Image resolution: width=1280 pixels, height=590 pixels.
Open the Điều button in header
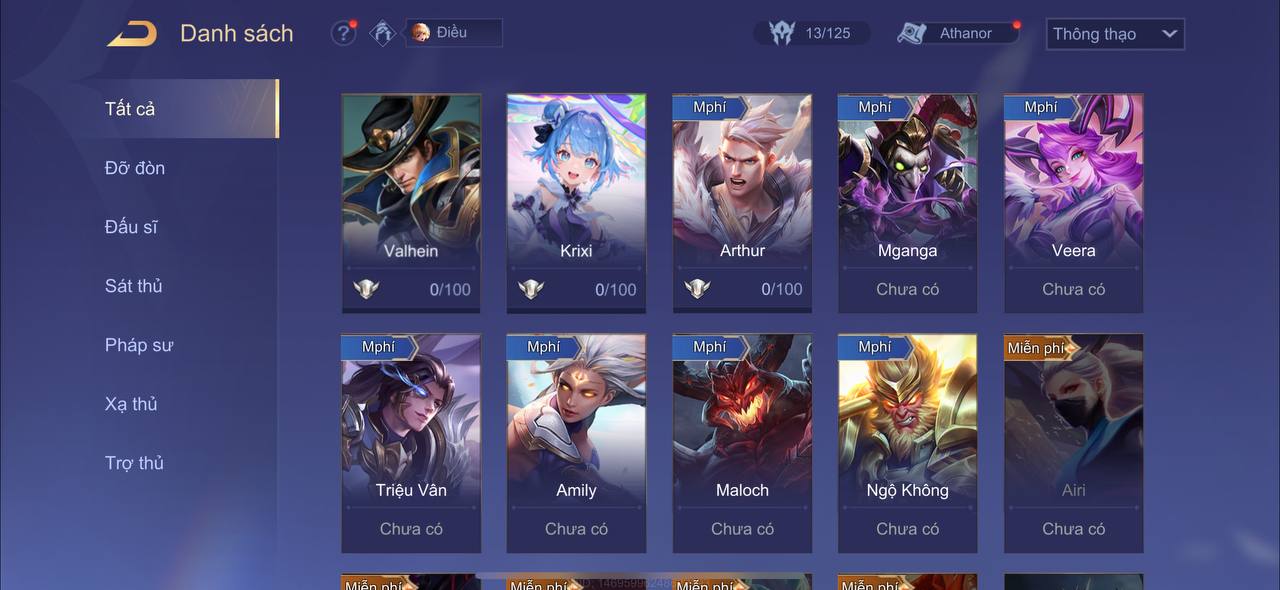click(x=453, y=33)
